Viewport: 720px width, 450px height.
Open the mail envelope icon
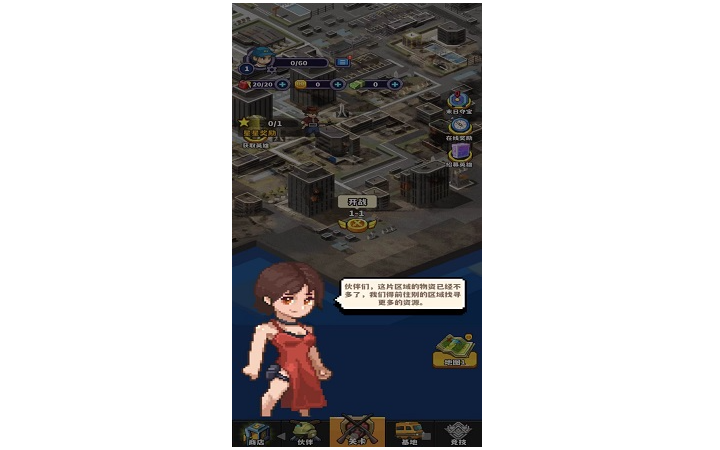click(342, 62)
